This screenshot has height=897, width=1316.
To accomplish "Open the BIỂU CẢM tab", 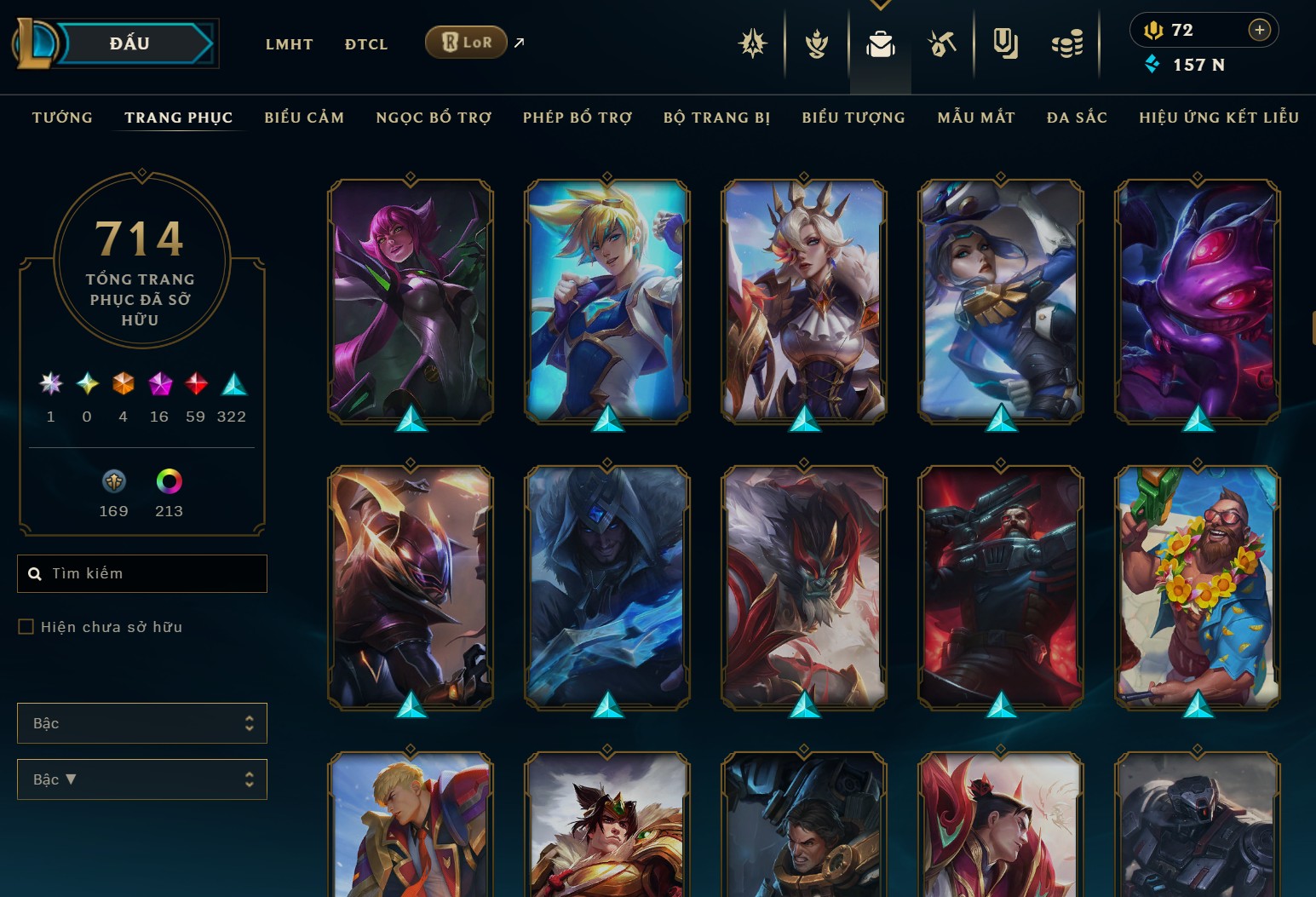I will [x=304, y=118].
